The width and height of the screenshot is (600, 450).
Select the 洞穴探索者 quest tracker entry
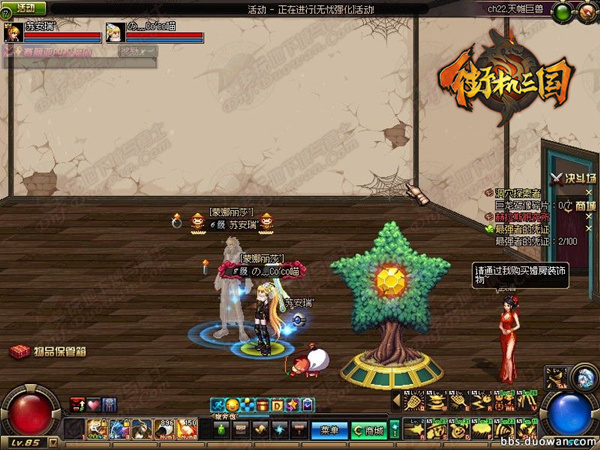[x=516, y=193]
